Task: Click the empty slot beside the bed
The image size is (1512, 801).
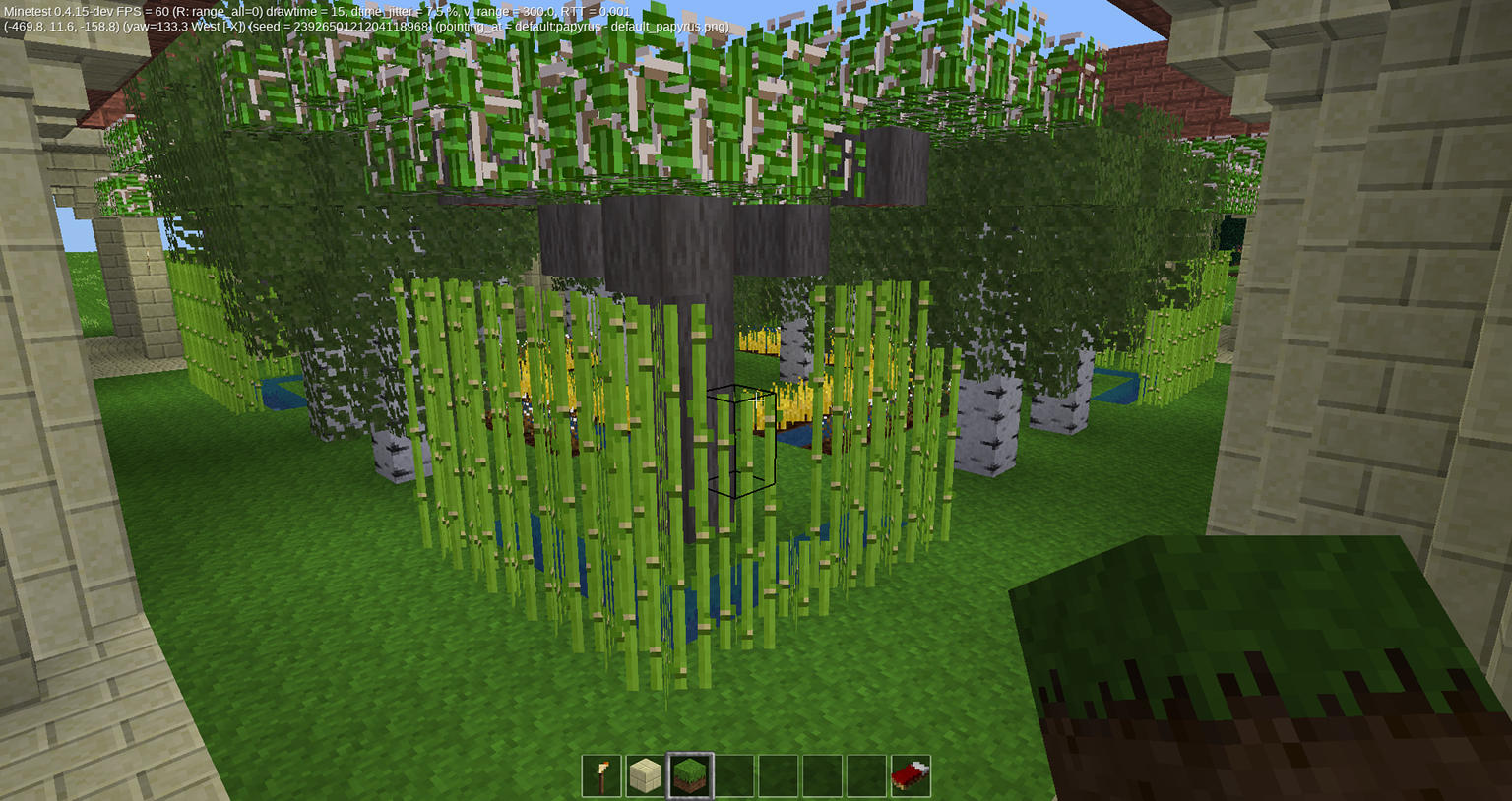Action: pos(866,775)
